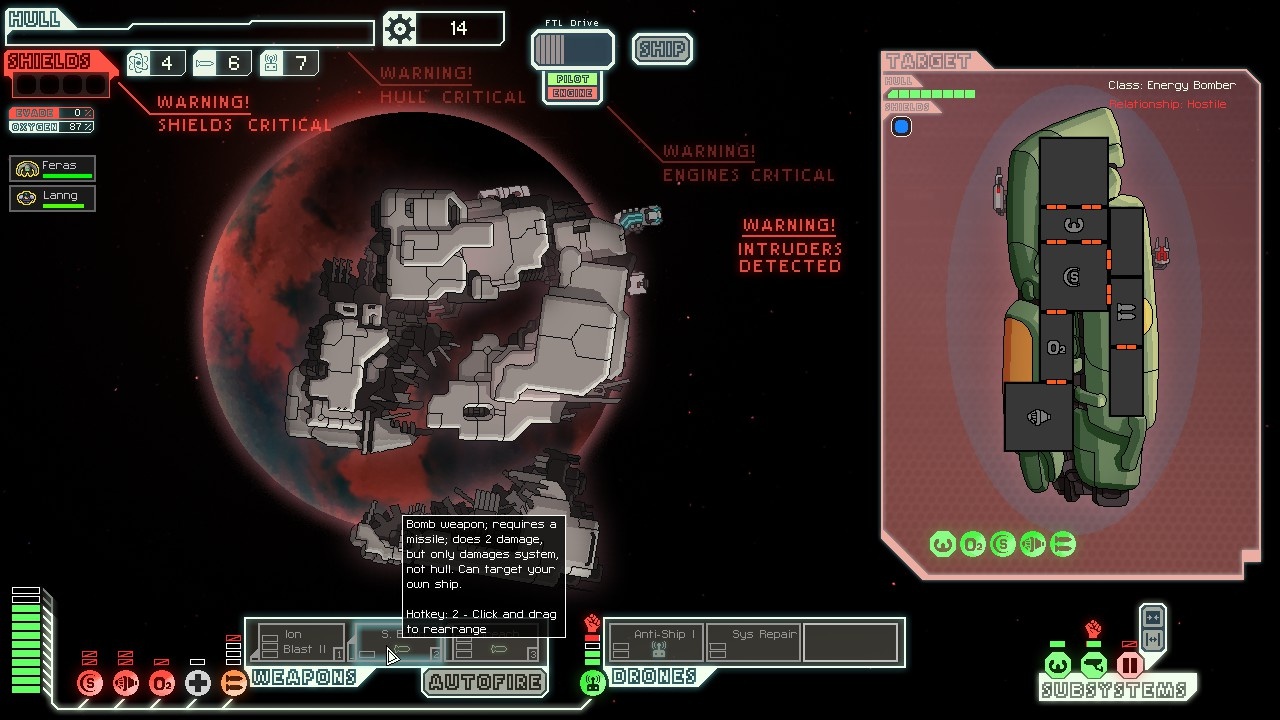Open all doors with the lower door button
1280x720 pixels.
coord(1152,640)
